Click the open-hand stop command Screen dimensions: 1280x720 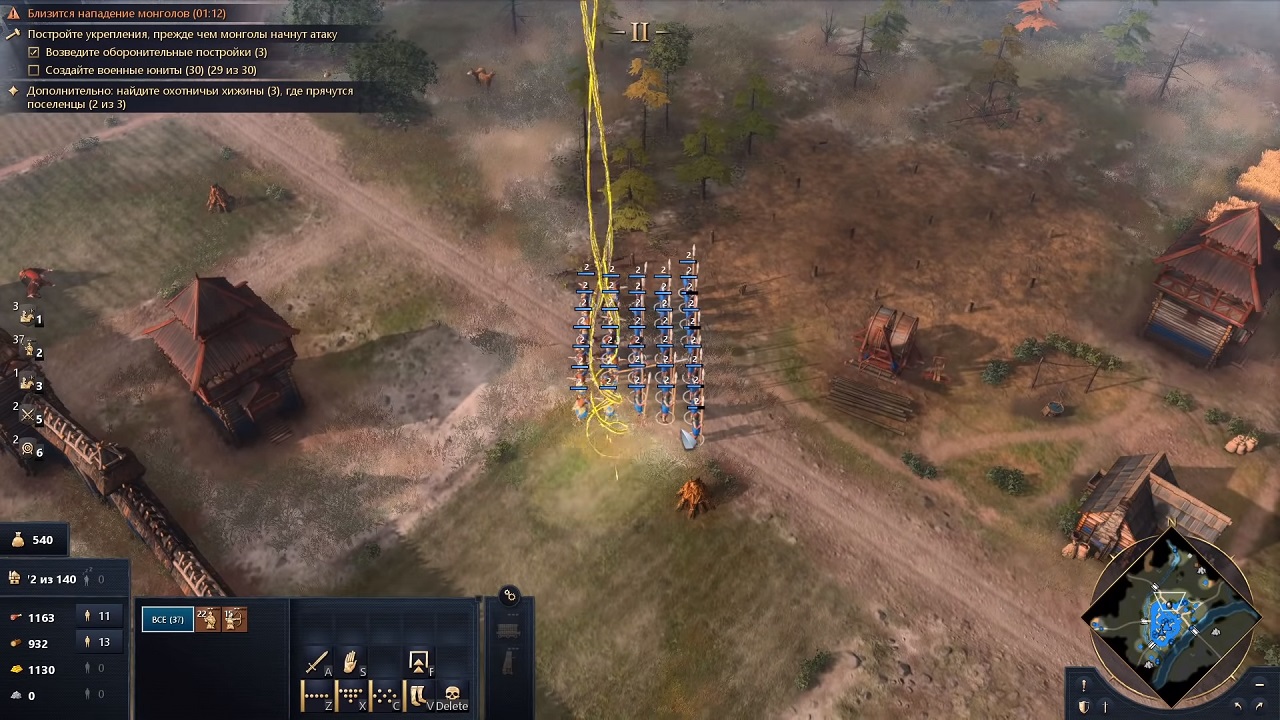(351, 662)
